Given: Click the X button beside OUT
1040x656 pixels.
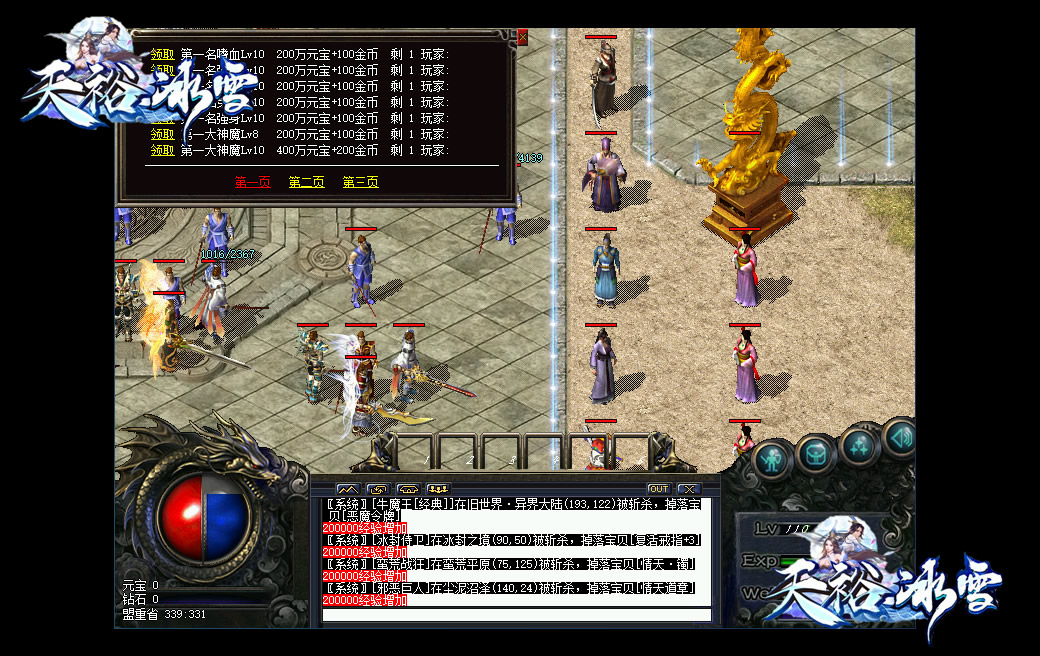Looking at the screenshot, I should [687, 489].
